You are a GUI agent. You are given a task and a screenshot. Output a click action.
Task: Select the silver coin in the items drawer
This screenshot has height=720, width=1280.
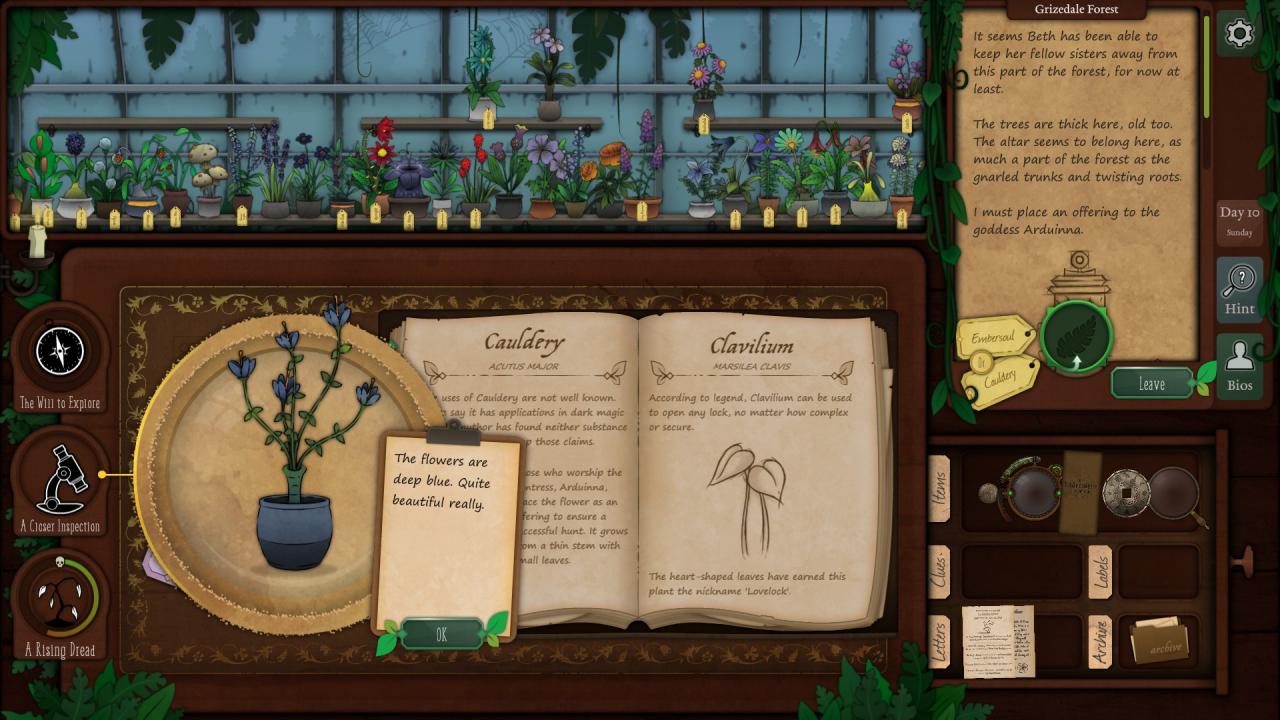[1125, 491]
